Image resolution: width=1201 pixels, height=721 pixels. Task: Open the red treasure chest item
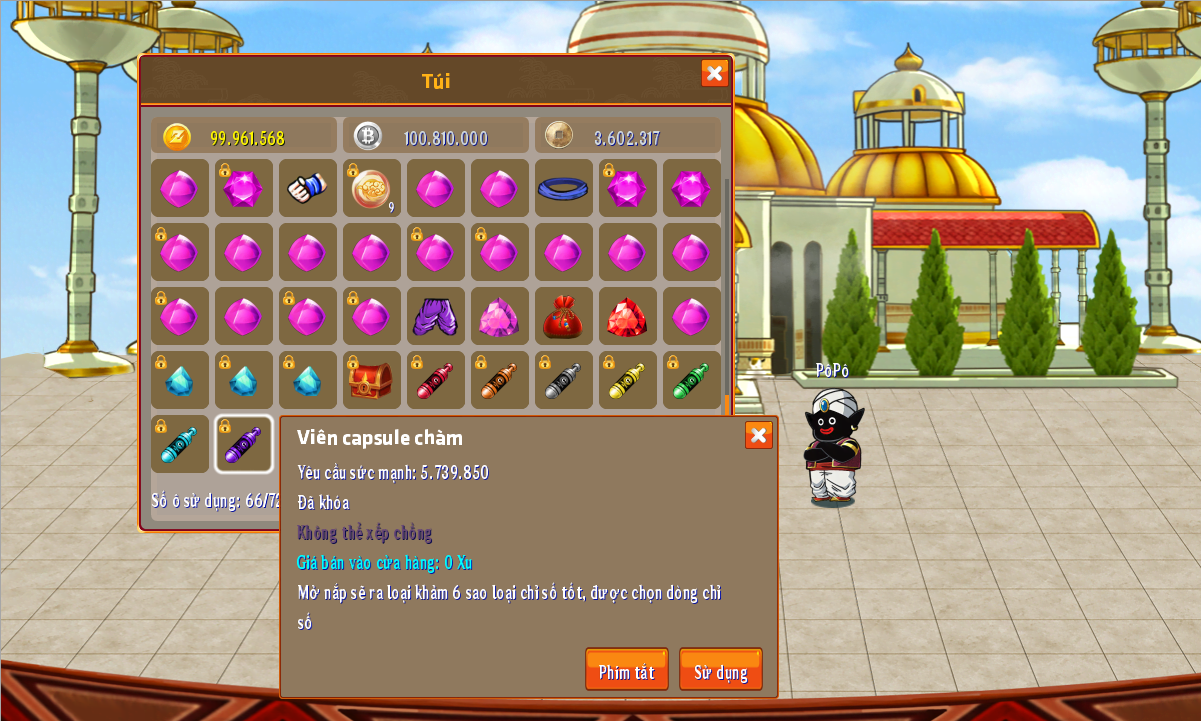pyautogui.click(x=371, y=380)
